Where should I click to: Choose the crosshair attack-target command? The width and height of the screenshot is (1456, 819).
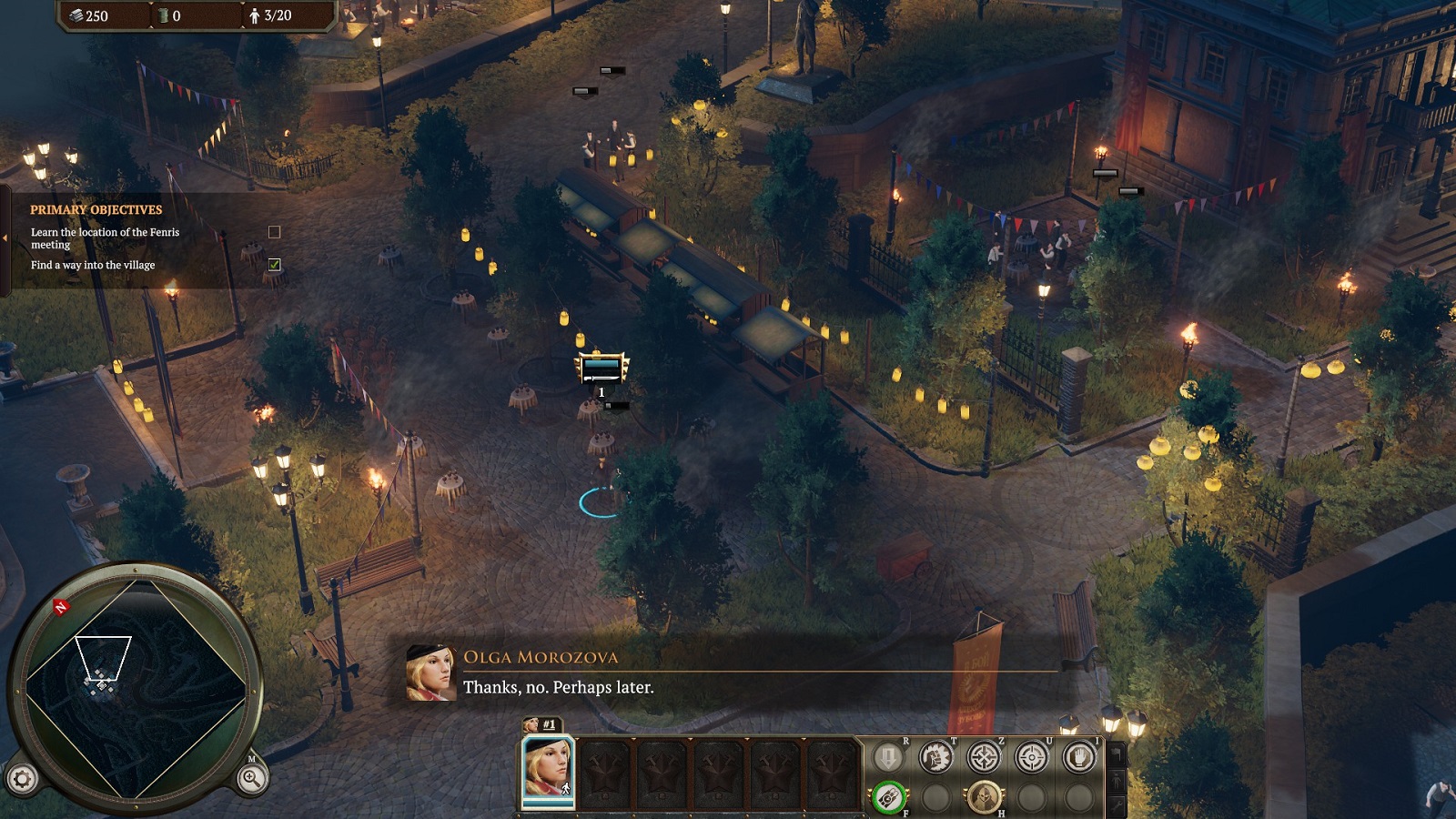(1031, 757)
